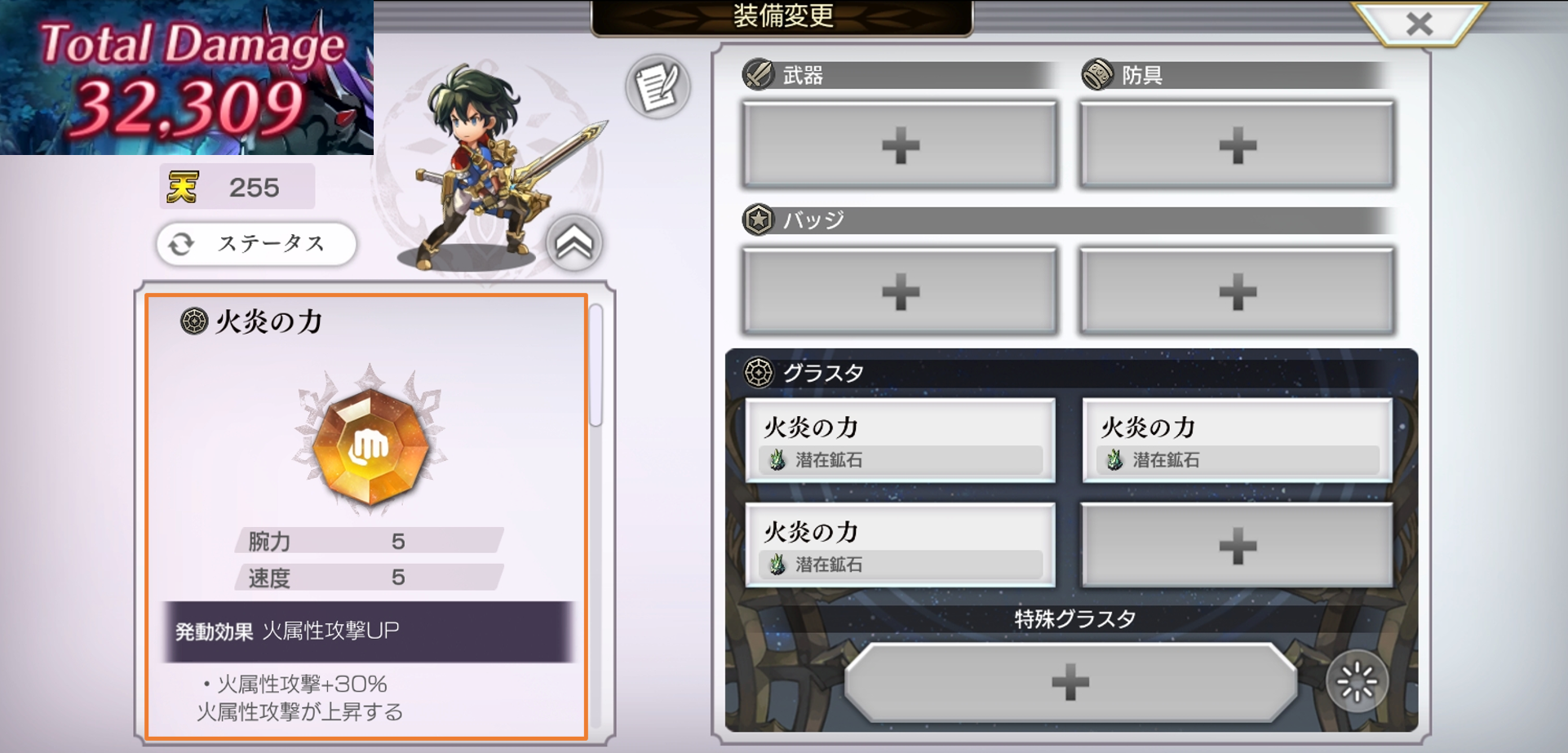This screenshot has height=753, width=1568.
Task: Click the sunburst icon button
Action: pyautogui.click(x=1356, y=682)
